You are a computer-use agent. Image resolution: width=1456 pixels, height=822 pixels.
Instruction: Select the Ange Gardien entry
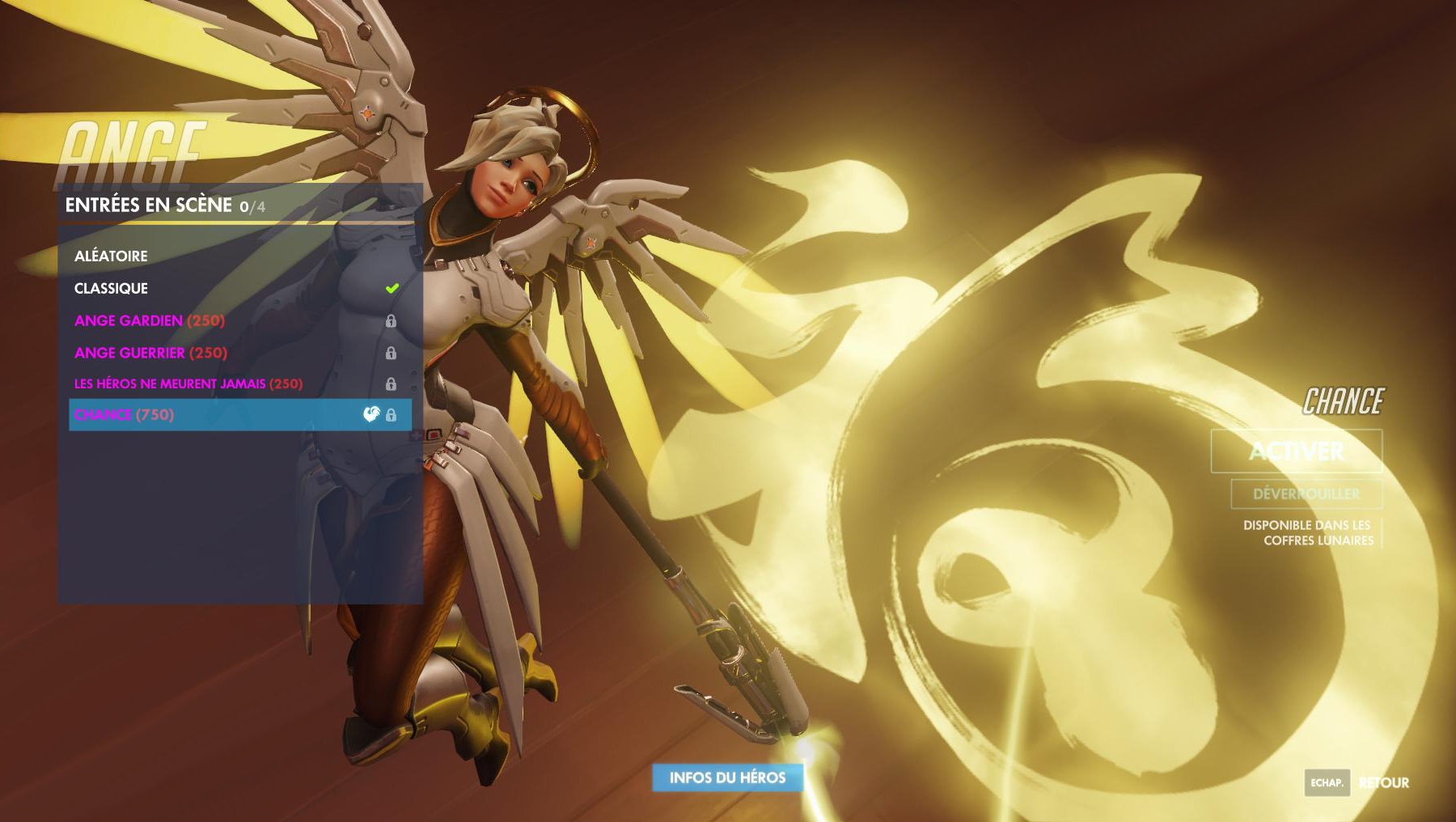coord(150,320)
